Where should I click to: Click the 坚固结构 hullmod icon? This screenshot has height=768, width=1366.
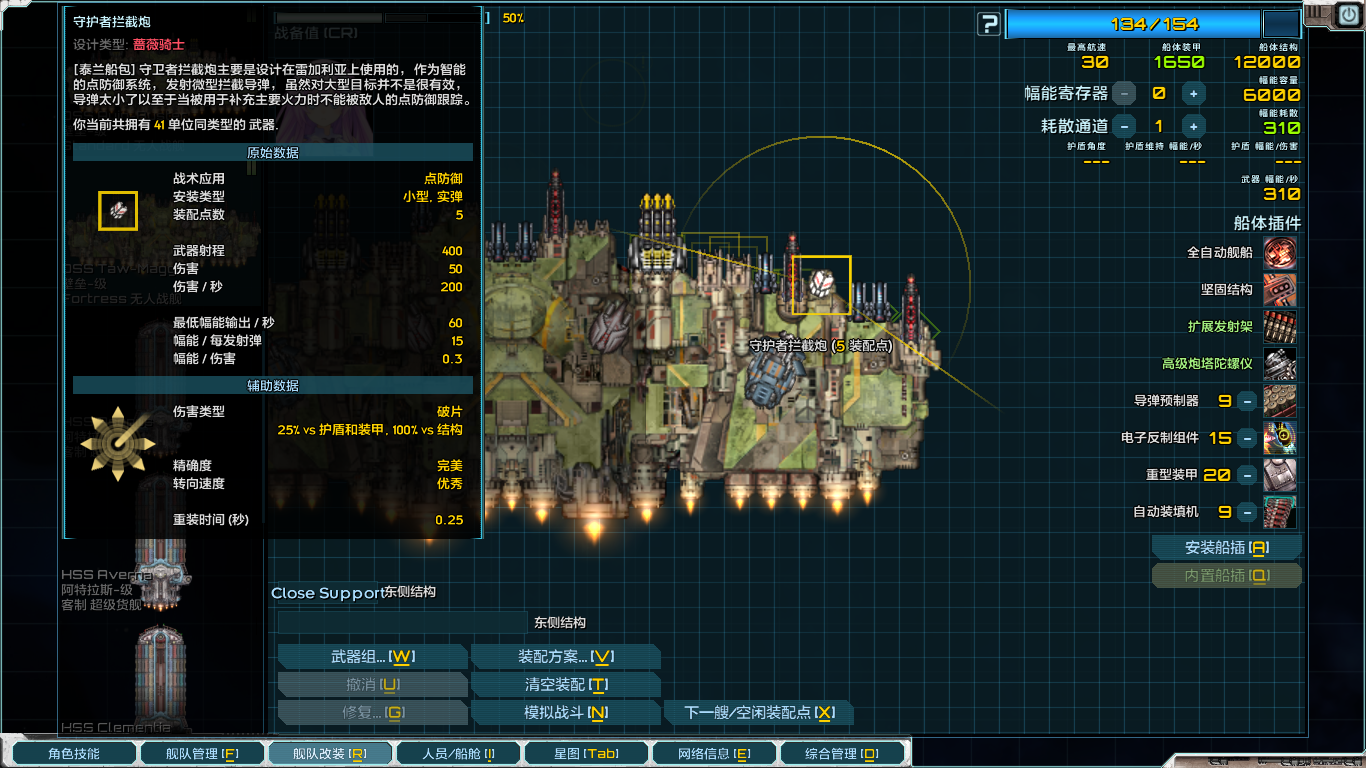[1280, 290]
